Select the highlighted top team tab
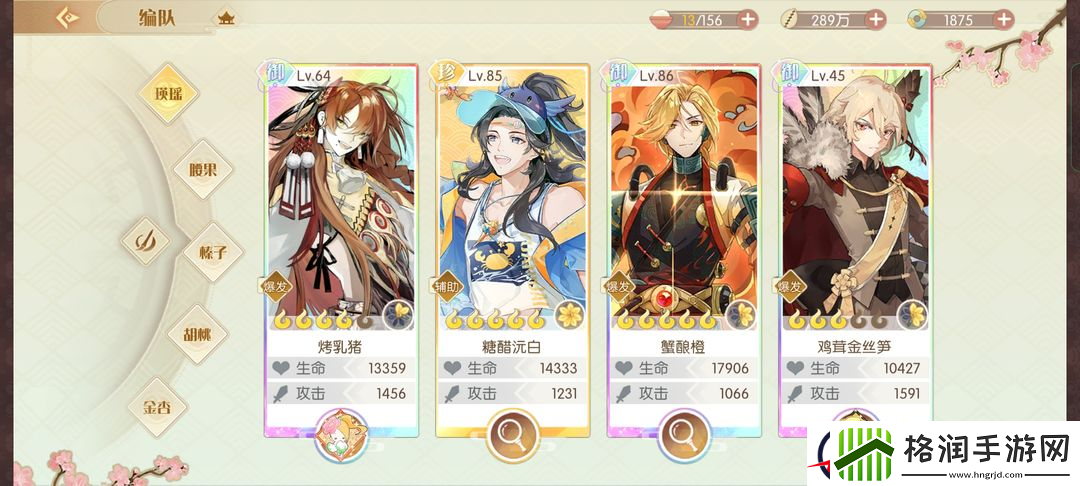The width and height of the screenshot is (1080, 486). coord(166,94)
